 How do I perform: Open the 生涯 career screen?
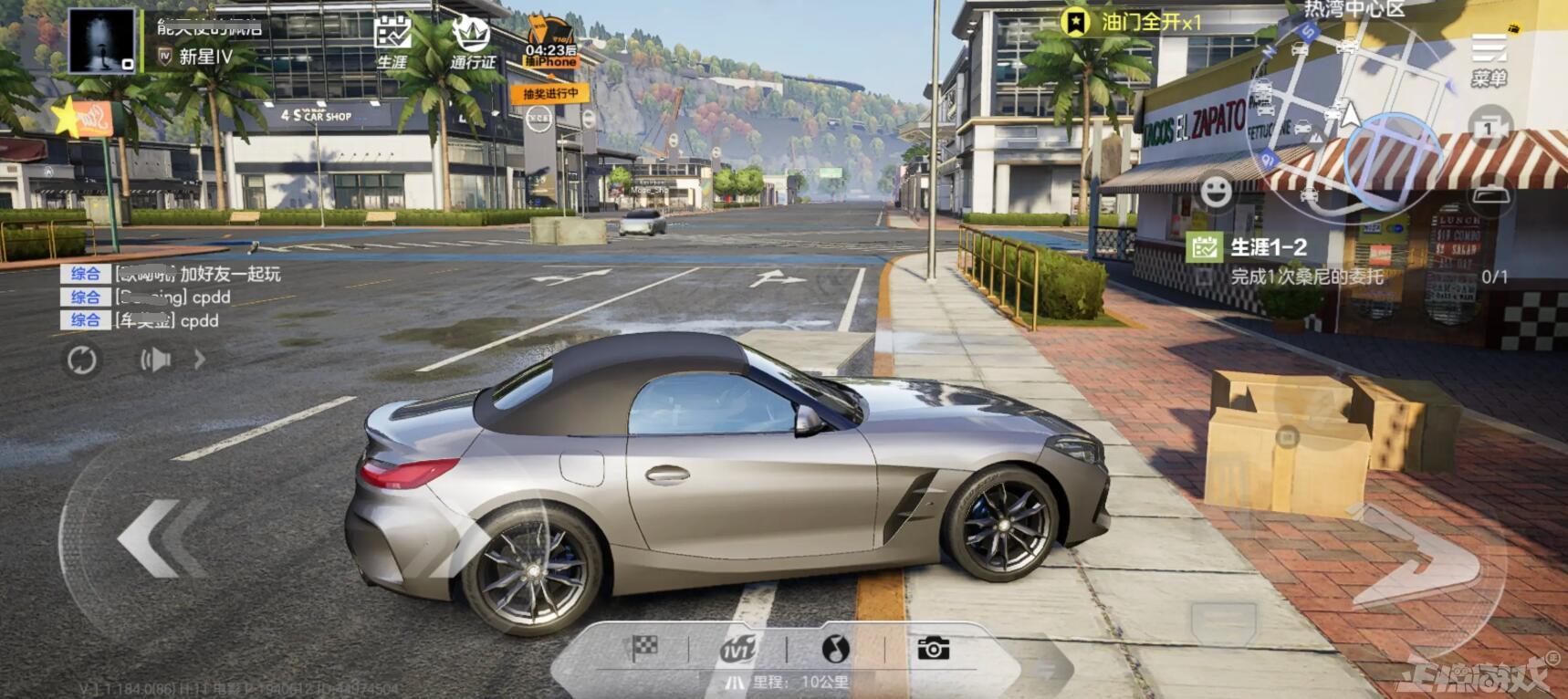point(392,43)
